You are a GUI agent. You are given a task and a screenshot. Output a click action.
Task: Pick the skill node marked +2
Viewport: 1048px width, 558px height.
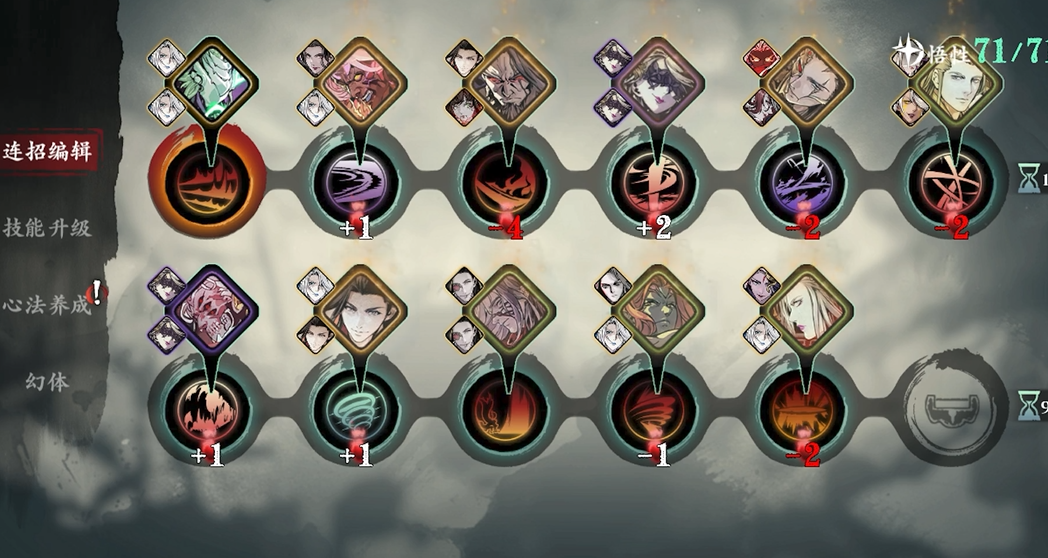pyautogui.click(x=655, y=180)
